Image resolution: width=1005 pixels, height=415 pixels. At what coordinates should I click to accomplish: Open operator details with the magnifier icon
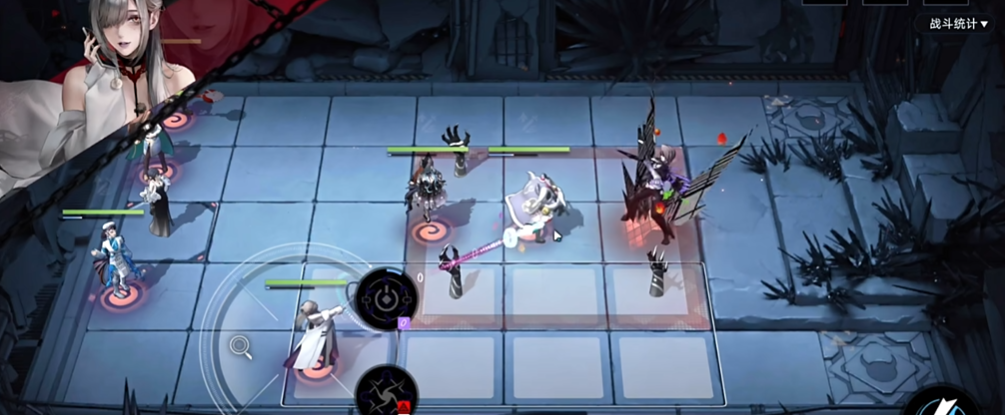click(240, 347)
